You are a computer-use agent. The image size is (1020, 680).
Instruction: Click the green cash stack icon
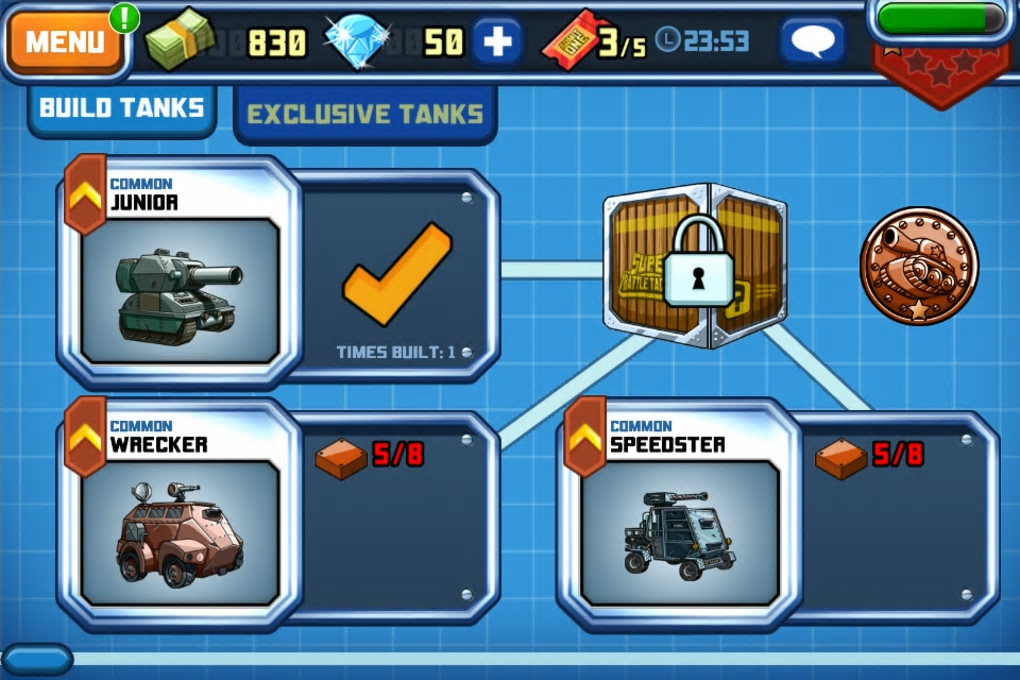point(178,42)
